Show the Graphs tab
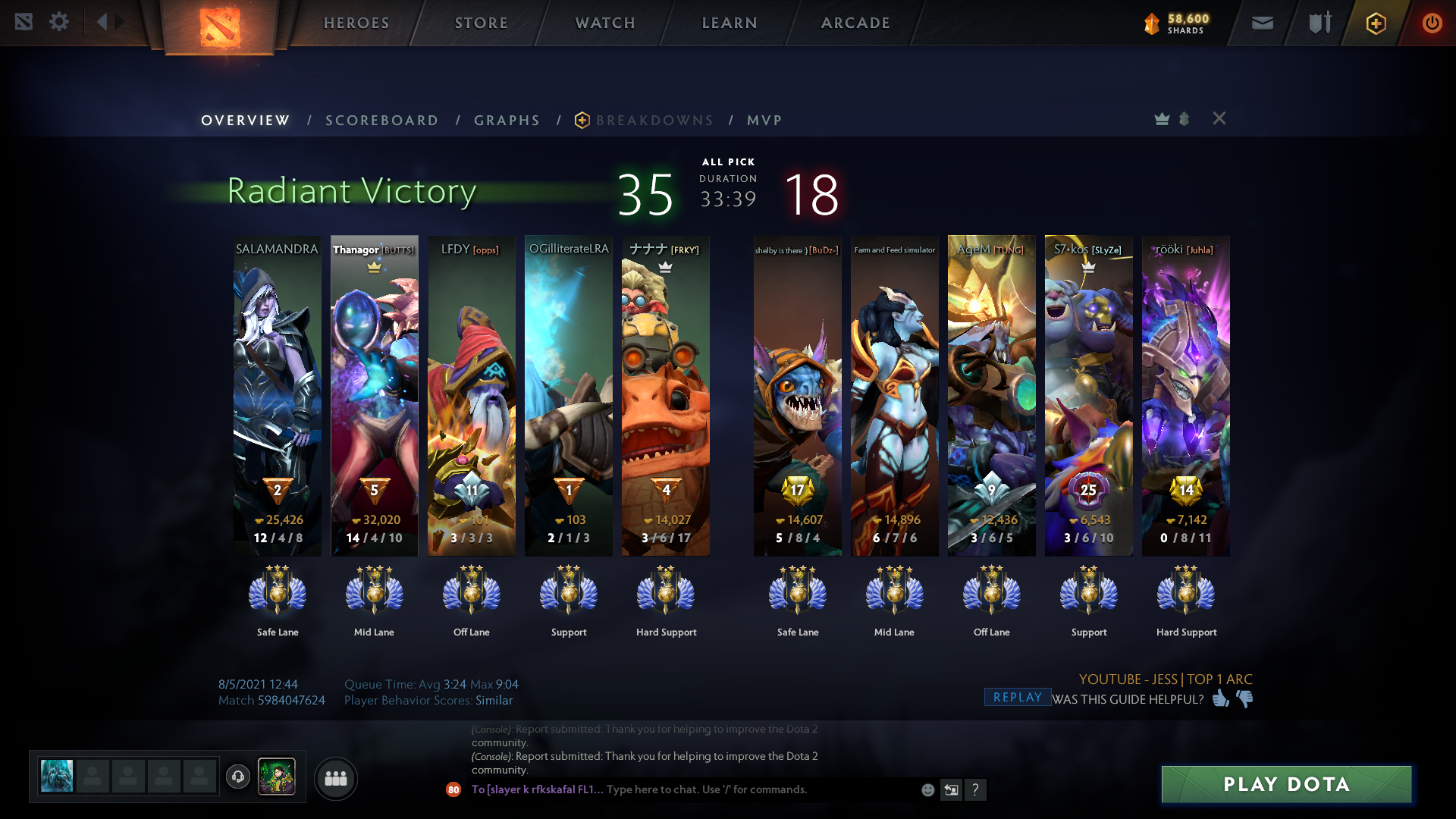The image size is (1456, 819). point(507,121)
